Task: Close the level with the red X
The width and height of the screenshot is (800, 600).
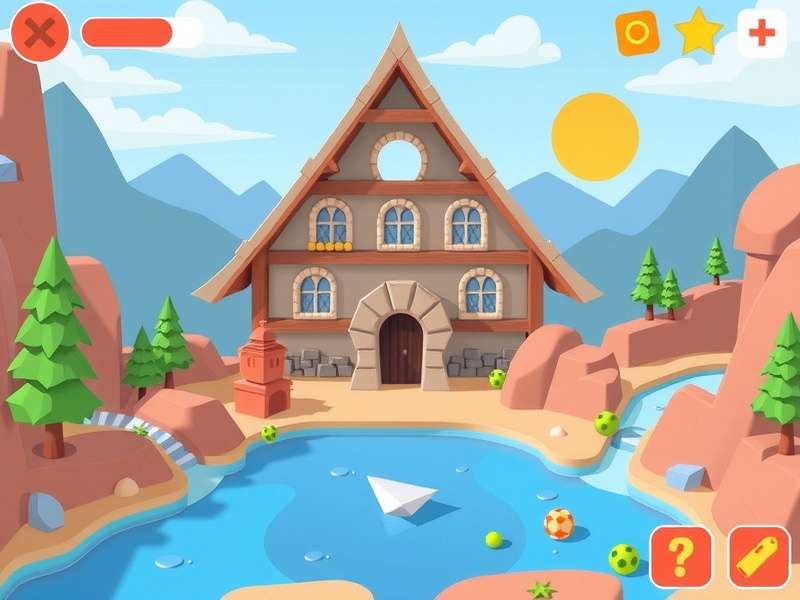Action: coord(40,33)
